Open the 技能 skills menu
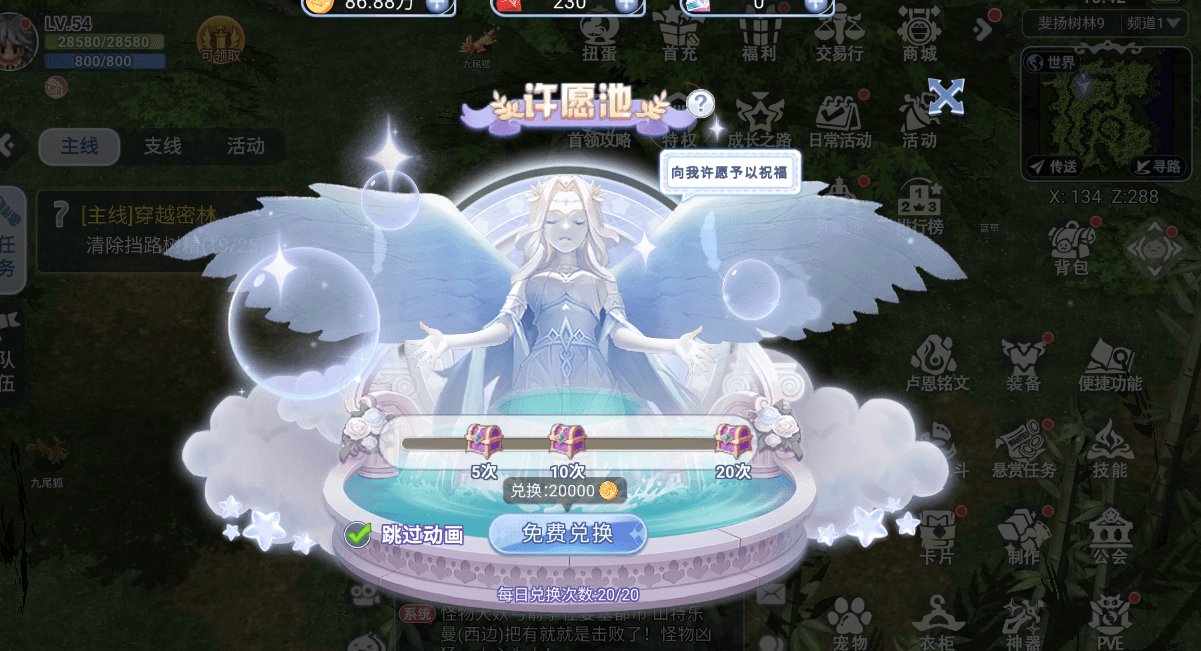Image resolution: width=1201 pixels, height=651 pixels. point(1109,450)
